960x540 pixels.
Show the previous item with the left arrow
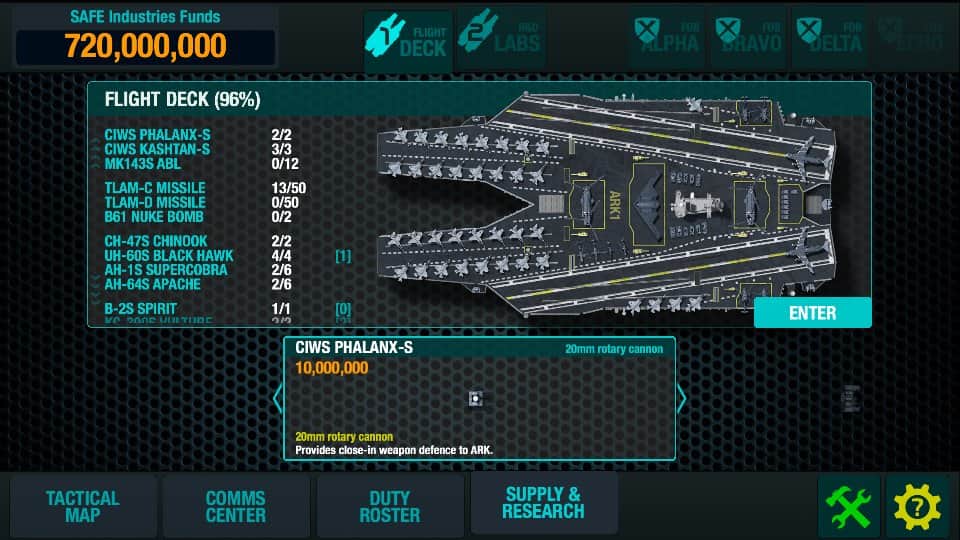pos(278,399)
